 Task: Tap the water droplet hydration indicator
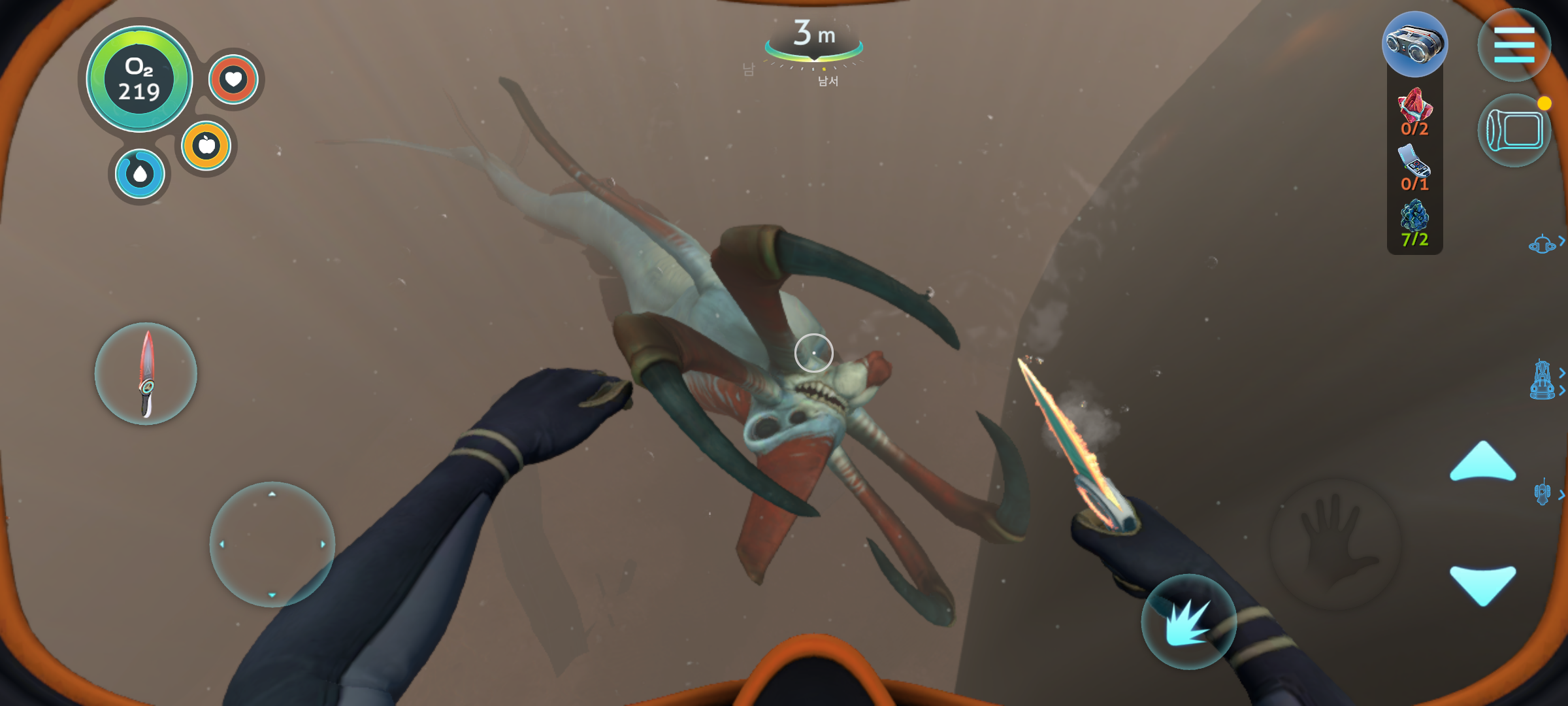pyautogui.click(x=140, y=174)
